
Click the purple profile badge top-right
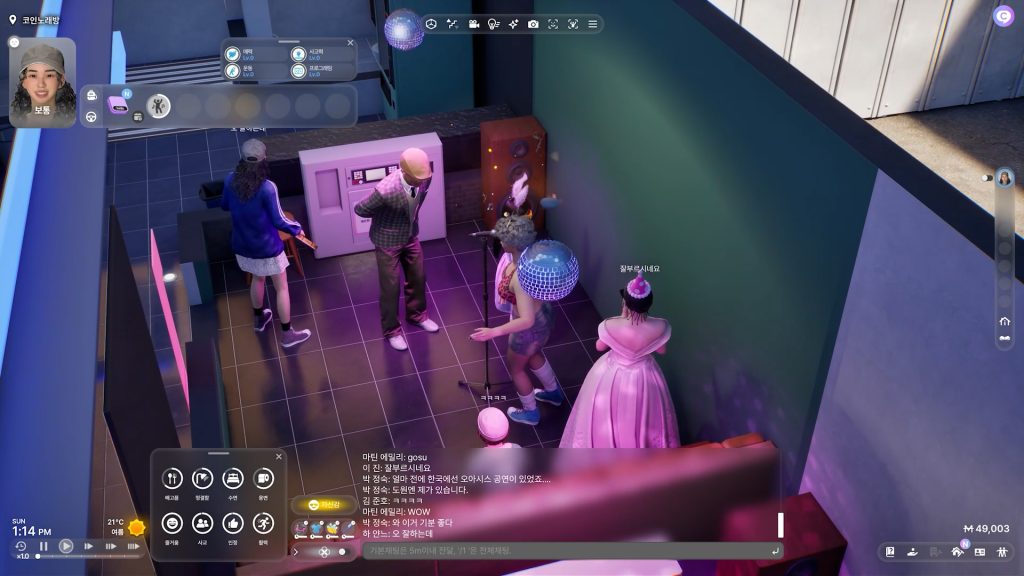(1002, 15)
